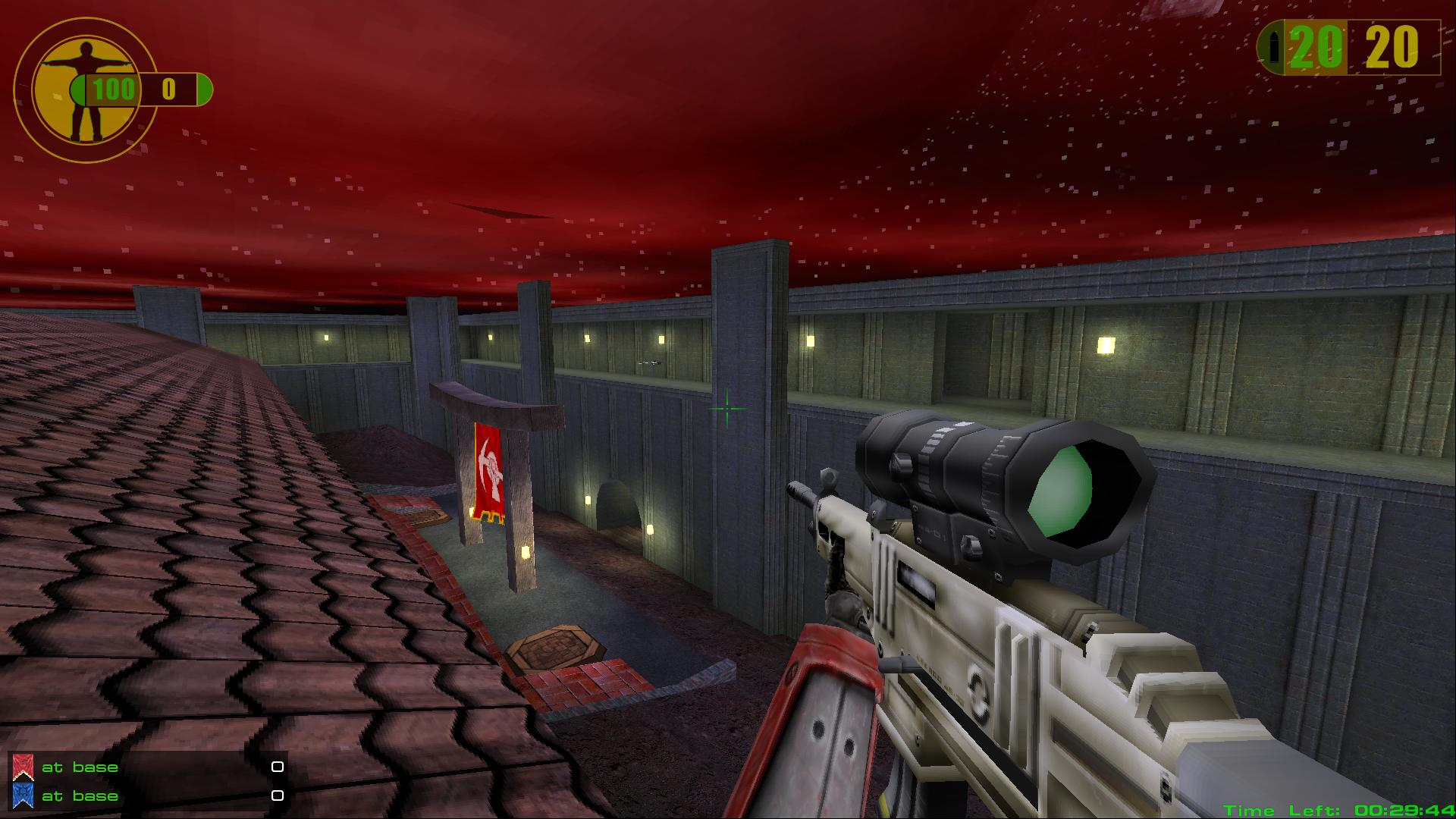Select the player body status icon
Image resolution: width=1456 pixels, height=819 pixels.
point(85,89)
